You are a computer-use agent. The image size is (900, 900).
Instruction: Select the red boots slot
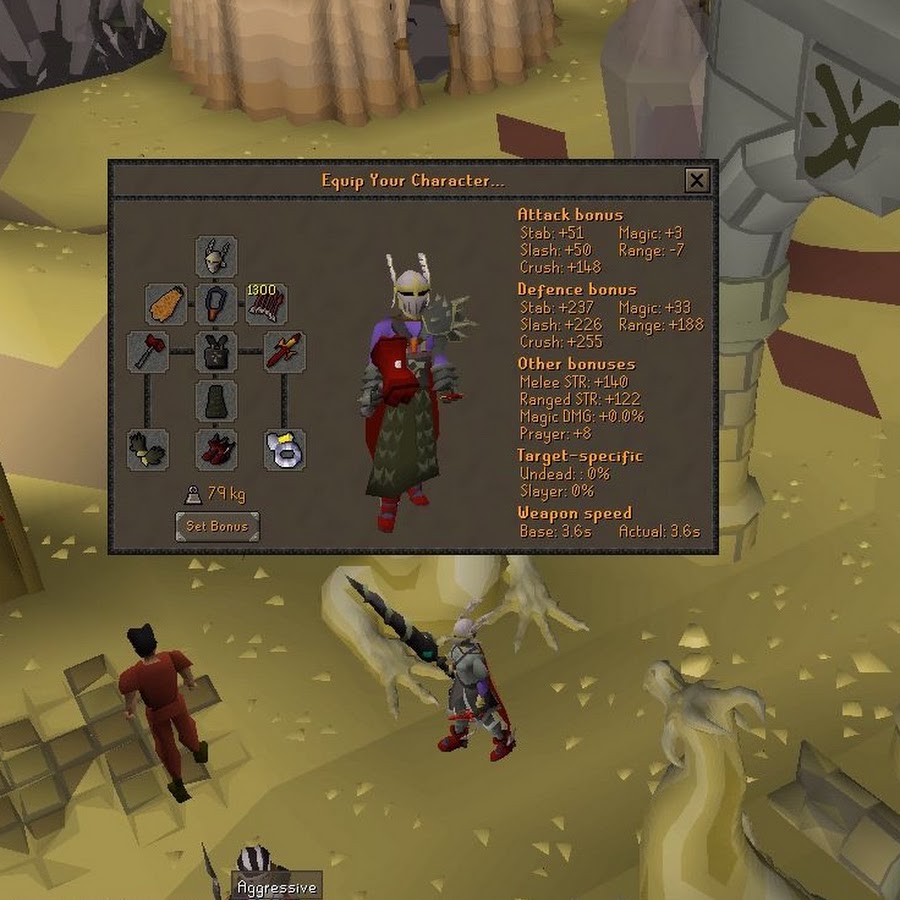(216, 450)
